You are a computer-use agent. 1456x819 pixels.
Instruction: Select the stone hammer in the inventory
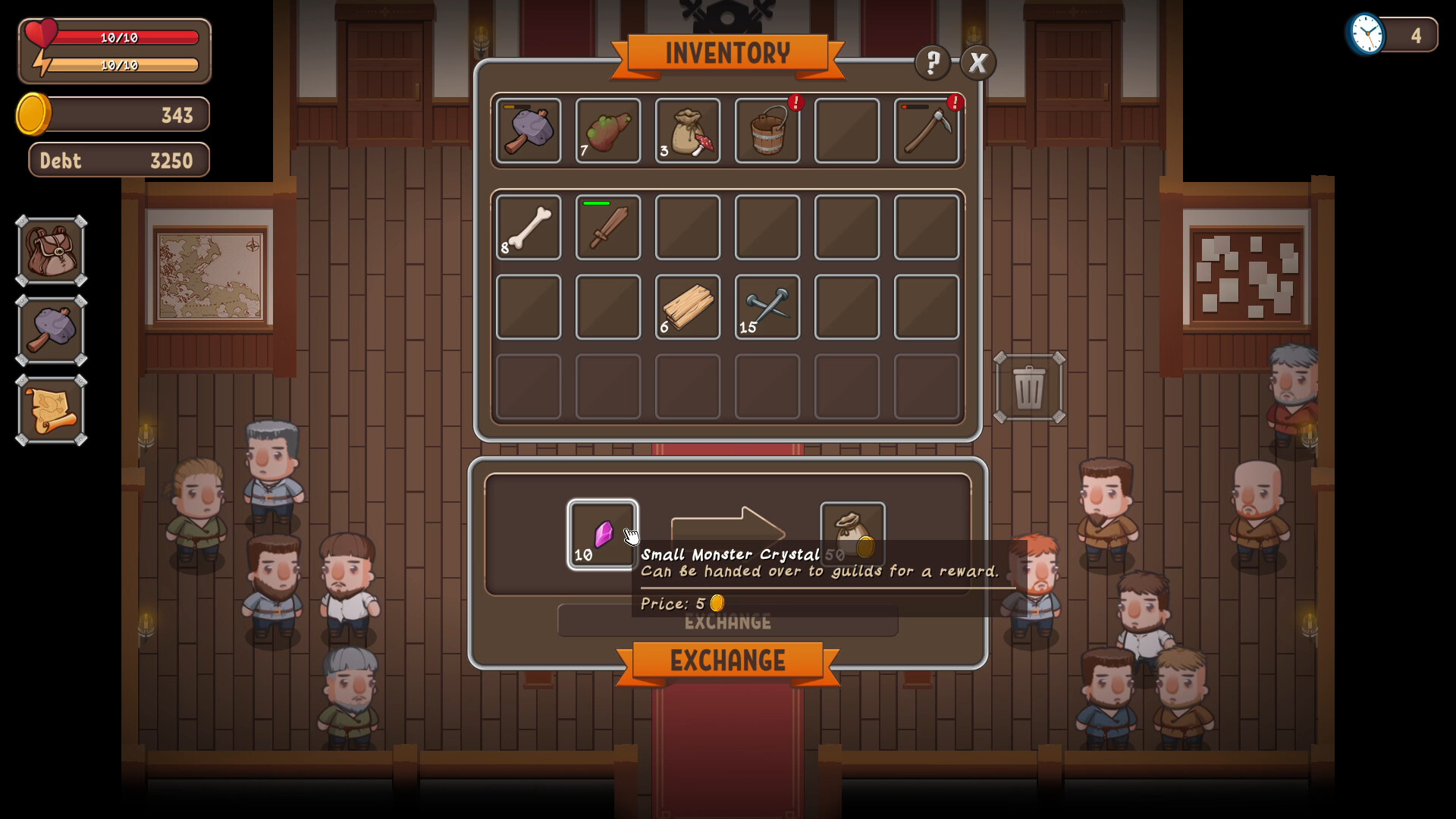tap(528, 130)
